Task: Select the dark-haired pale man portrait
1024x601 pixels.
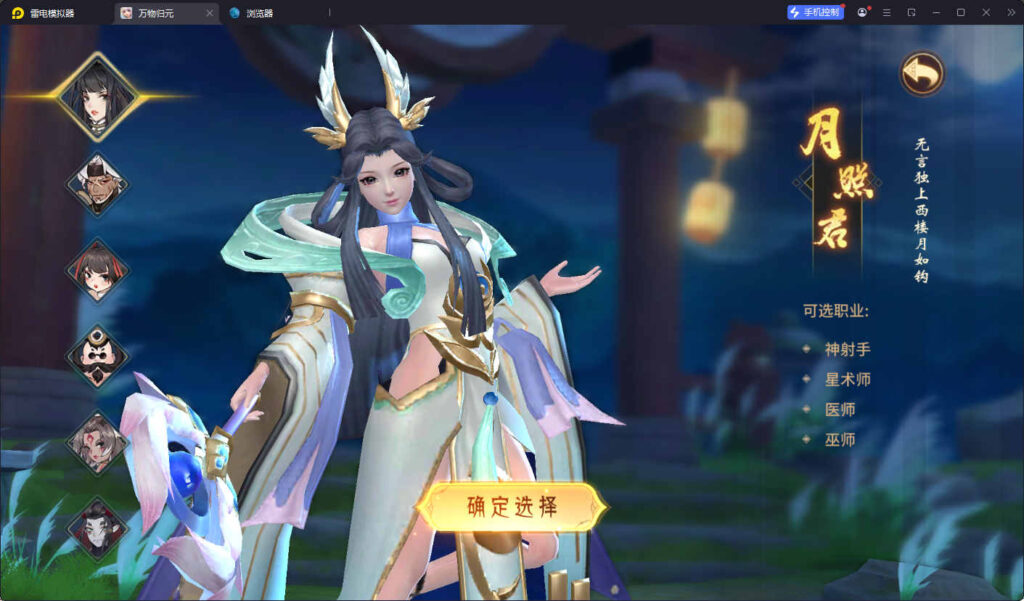Action: pyautogui.click(x=97, y=527)
